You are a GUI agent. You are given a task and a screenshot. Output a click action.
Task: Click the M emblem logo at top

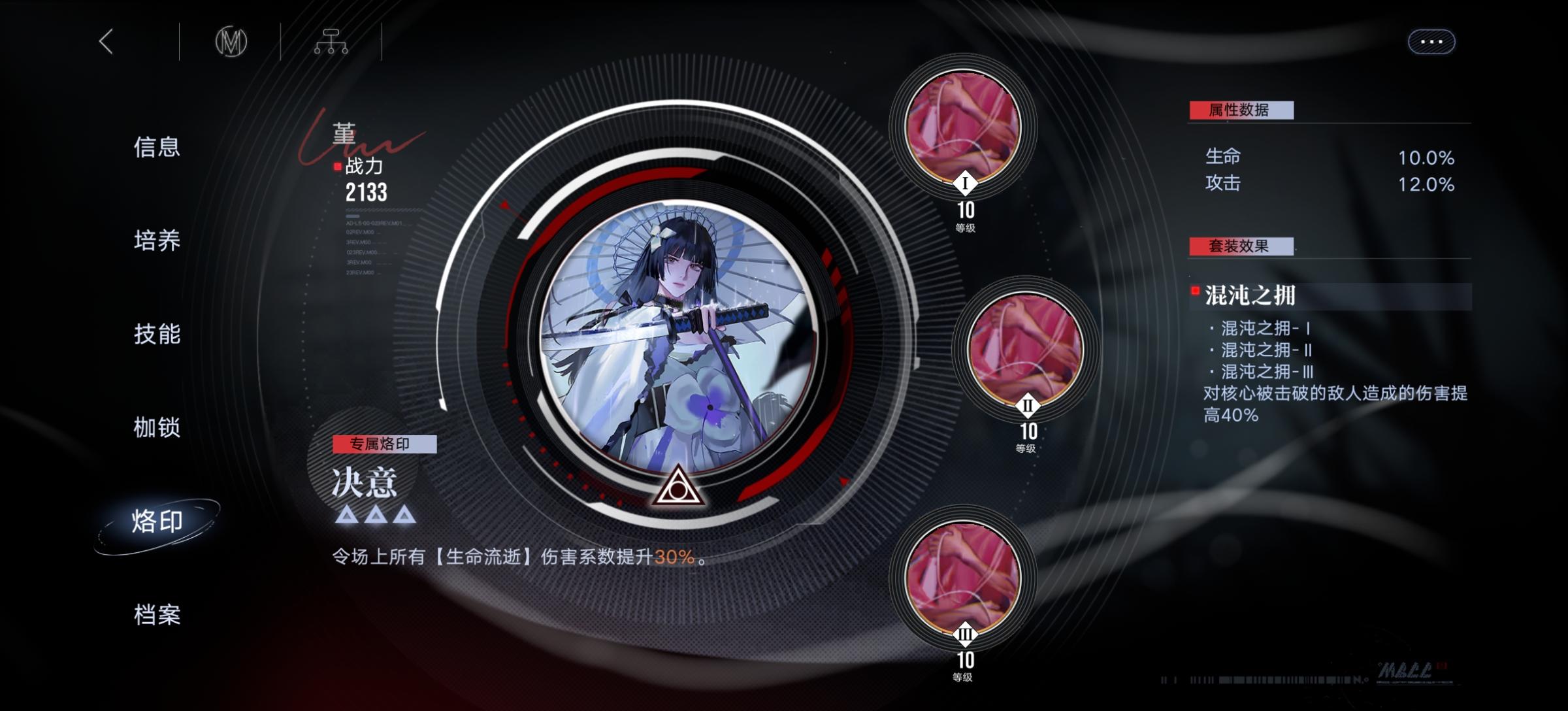point(232,41)
